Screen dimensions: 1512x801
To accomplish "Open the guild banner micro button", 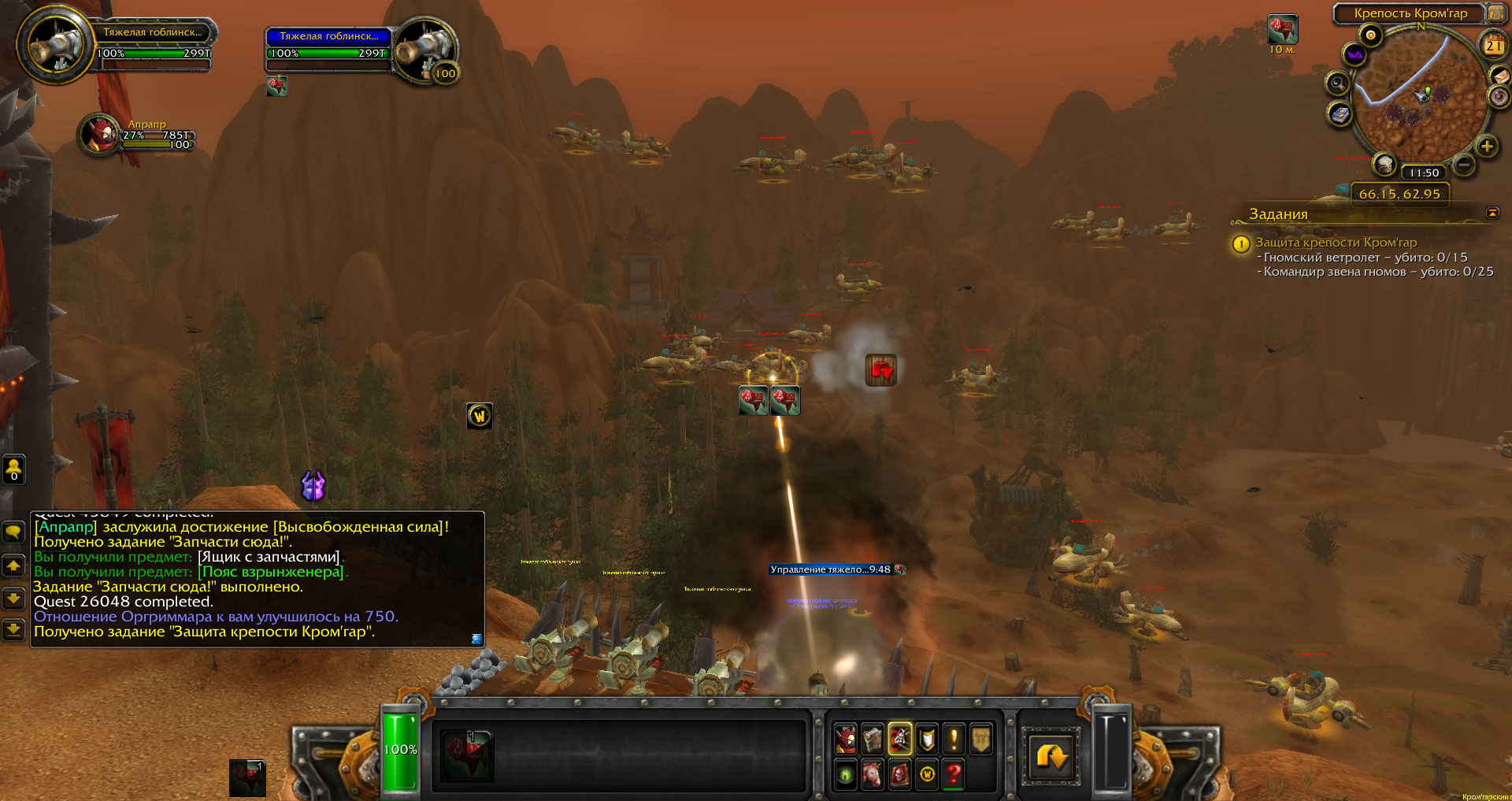I will point(980,739).
